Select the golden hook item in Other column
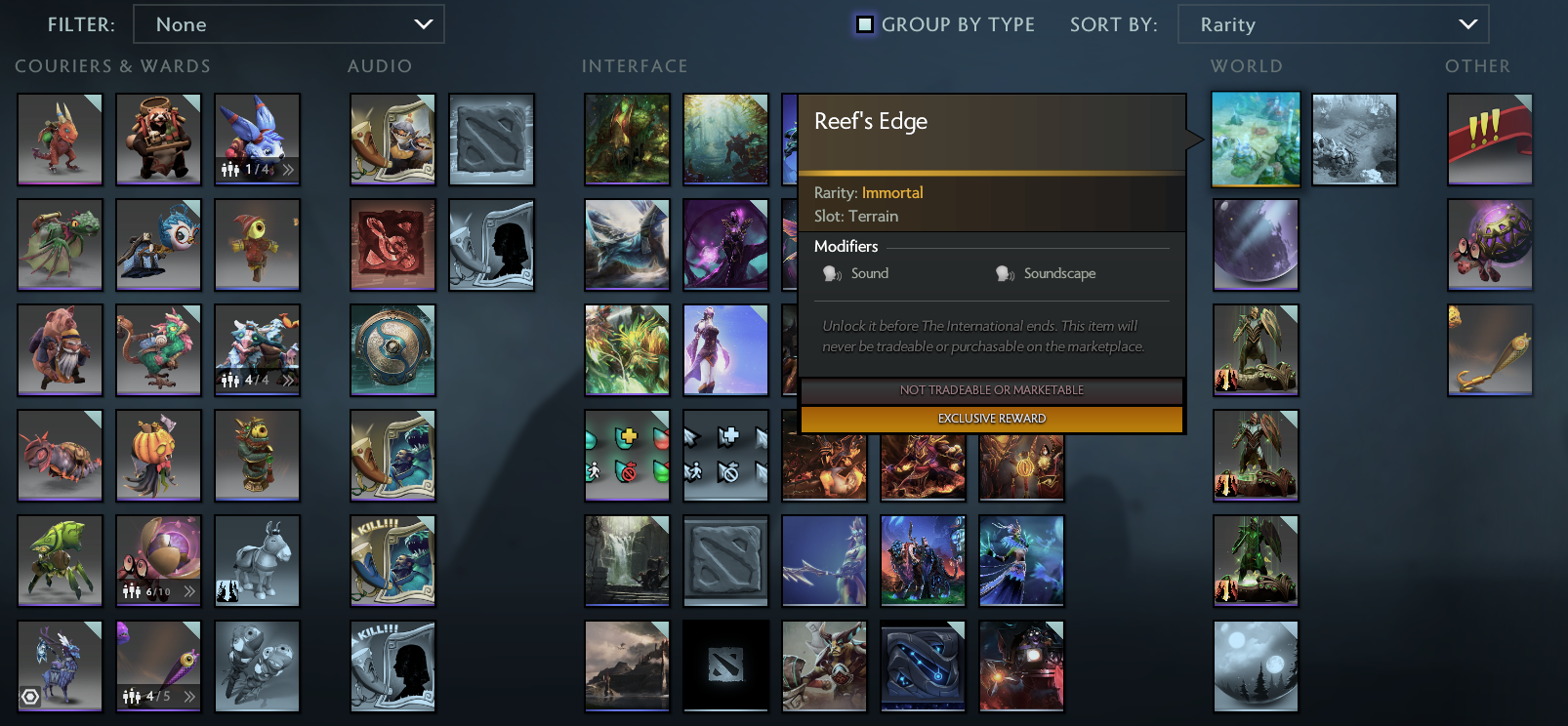Image resolution: width=1568 pixels, height=726 pixels. (1490, 350)
